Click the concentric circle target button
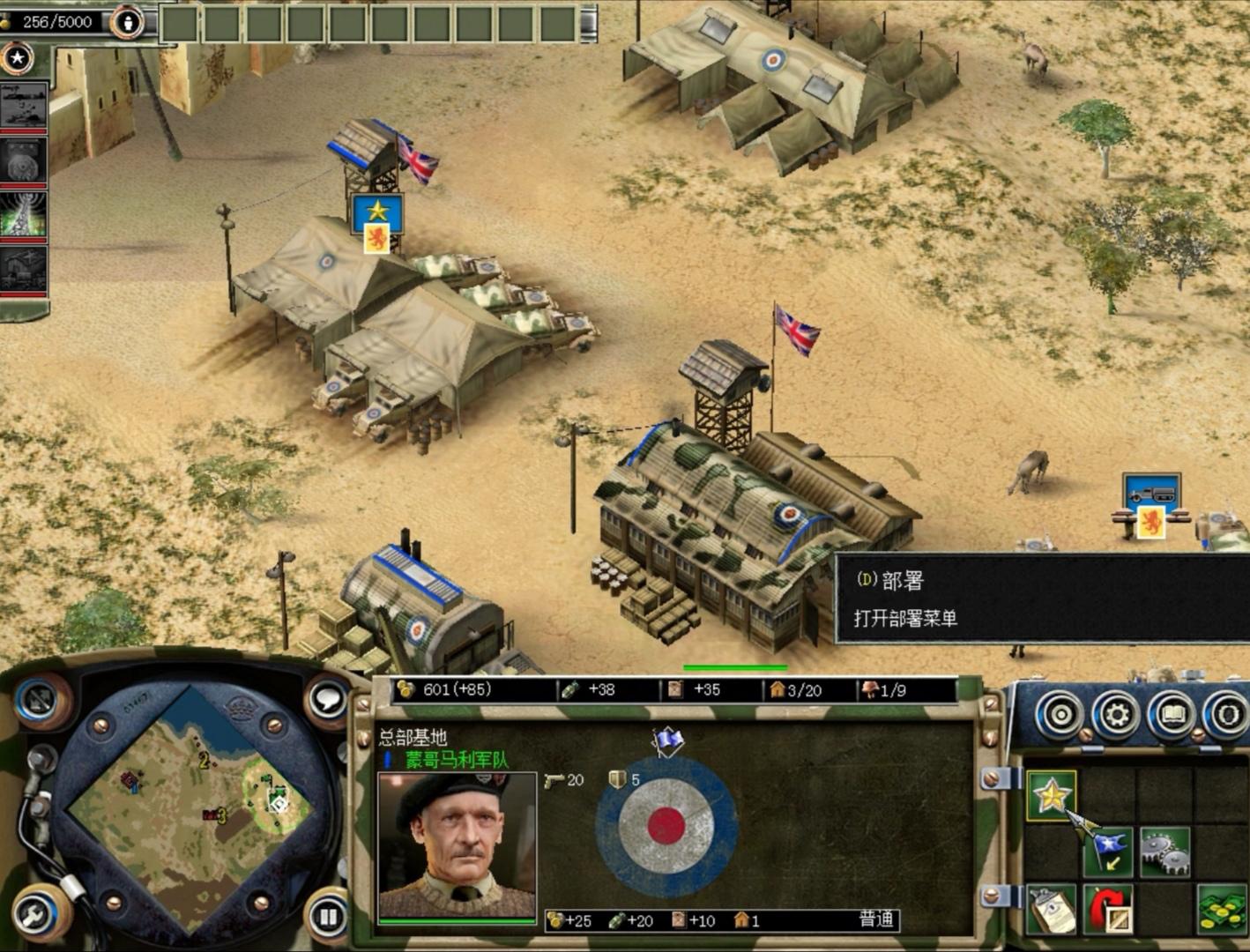1250x952 pixels. click(1061, 714)
